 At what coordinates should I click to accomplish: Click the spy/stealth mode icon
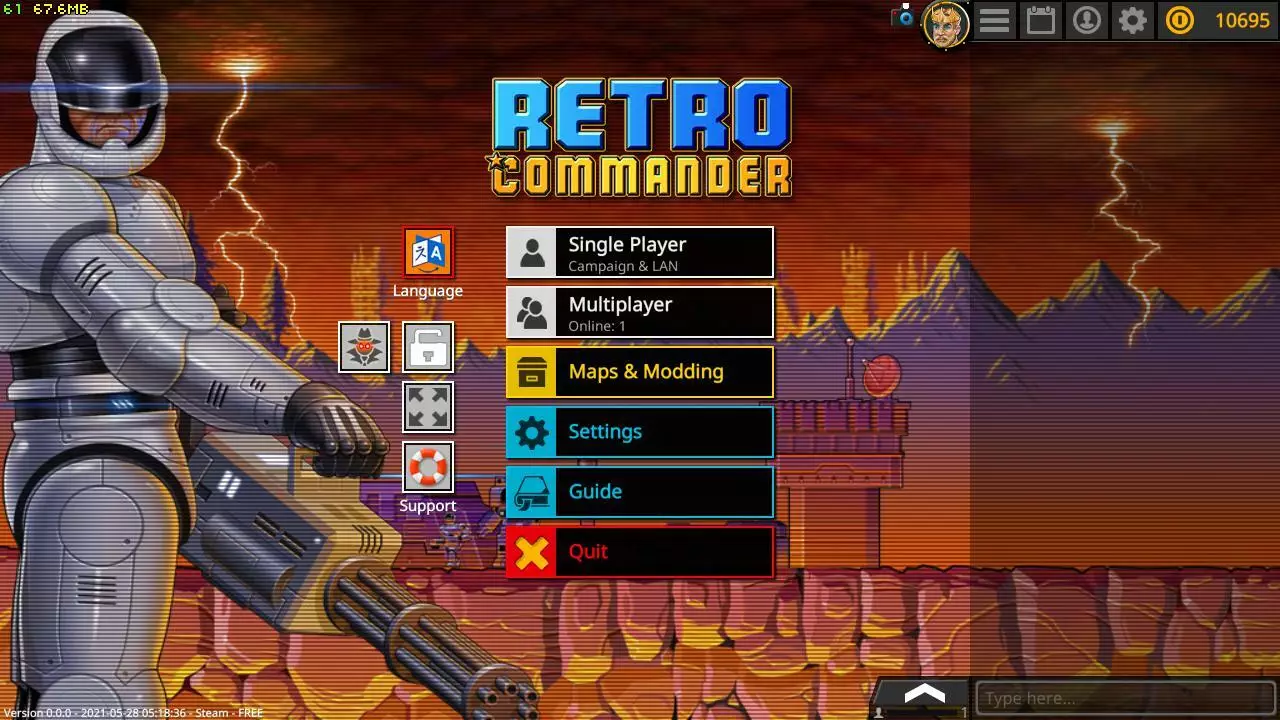click(364, 345)
